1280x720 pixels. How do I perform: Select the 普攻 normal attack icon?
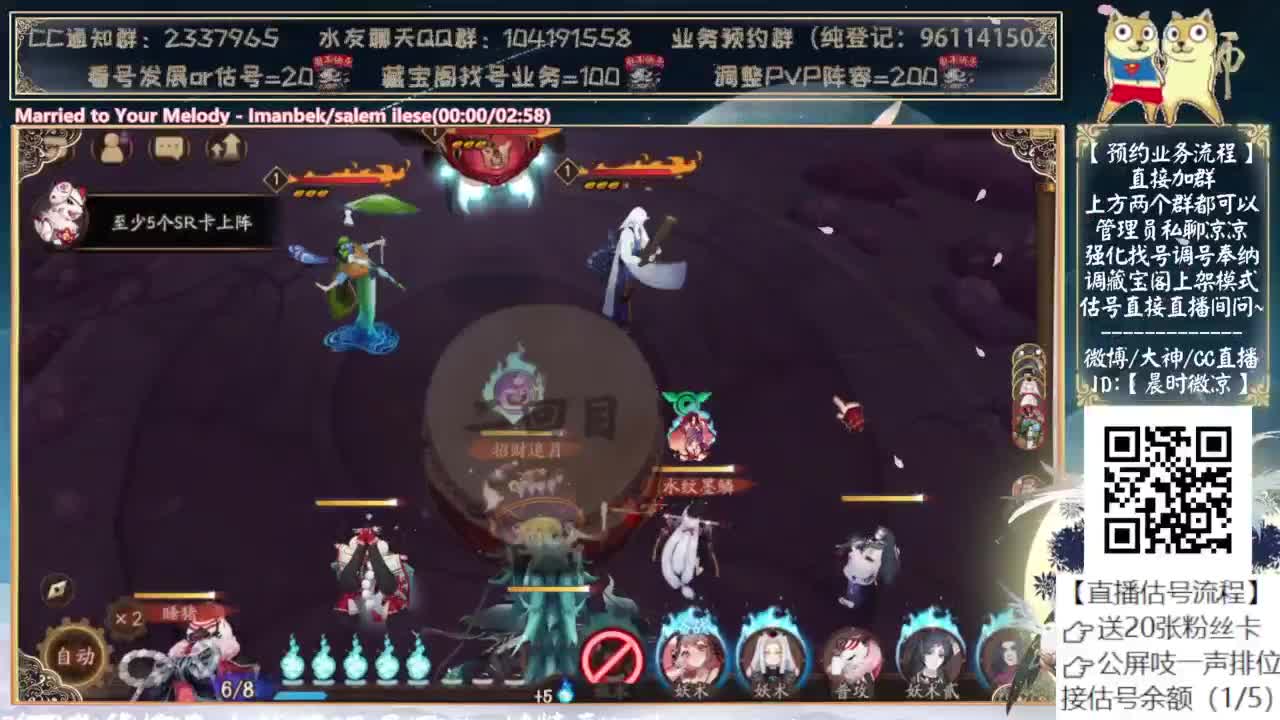coord(852,657)
